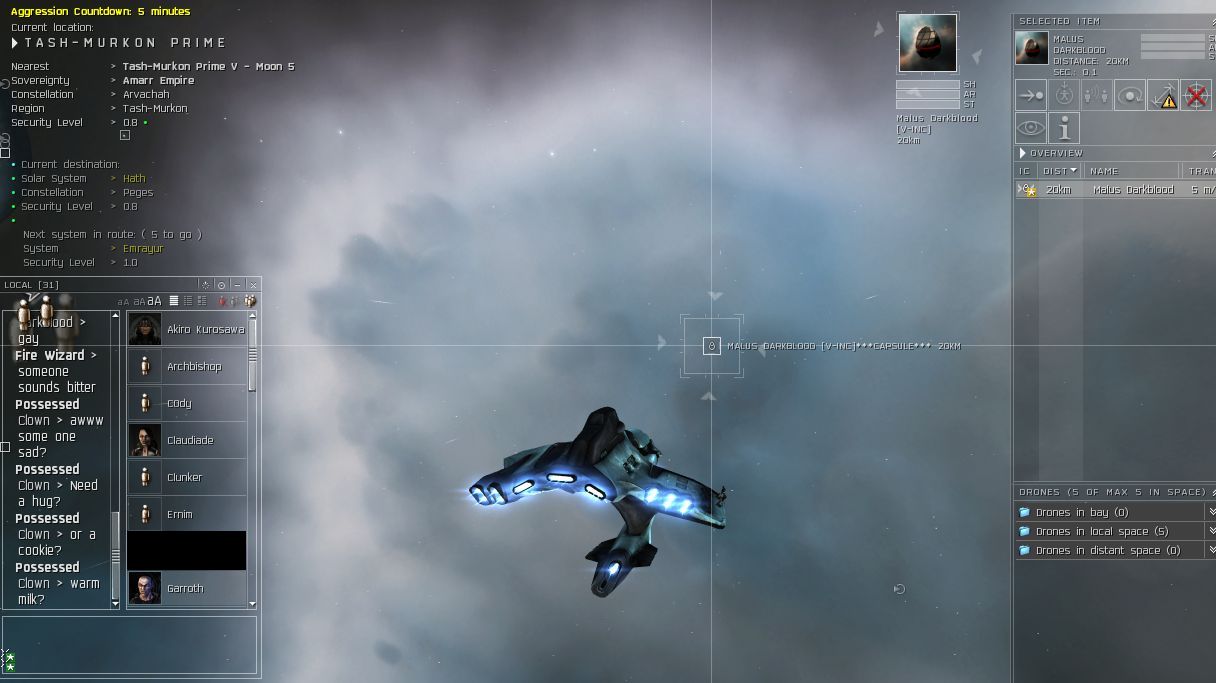This screenshot has width=1216, height=683.
Task: Select Garroth in the Local member list
Action: pos(186,588)
